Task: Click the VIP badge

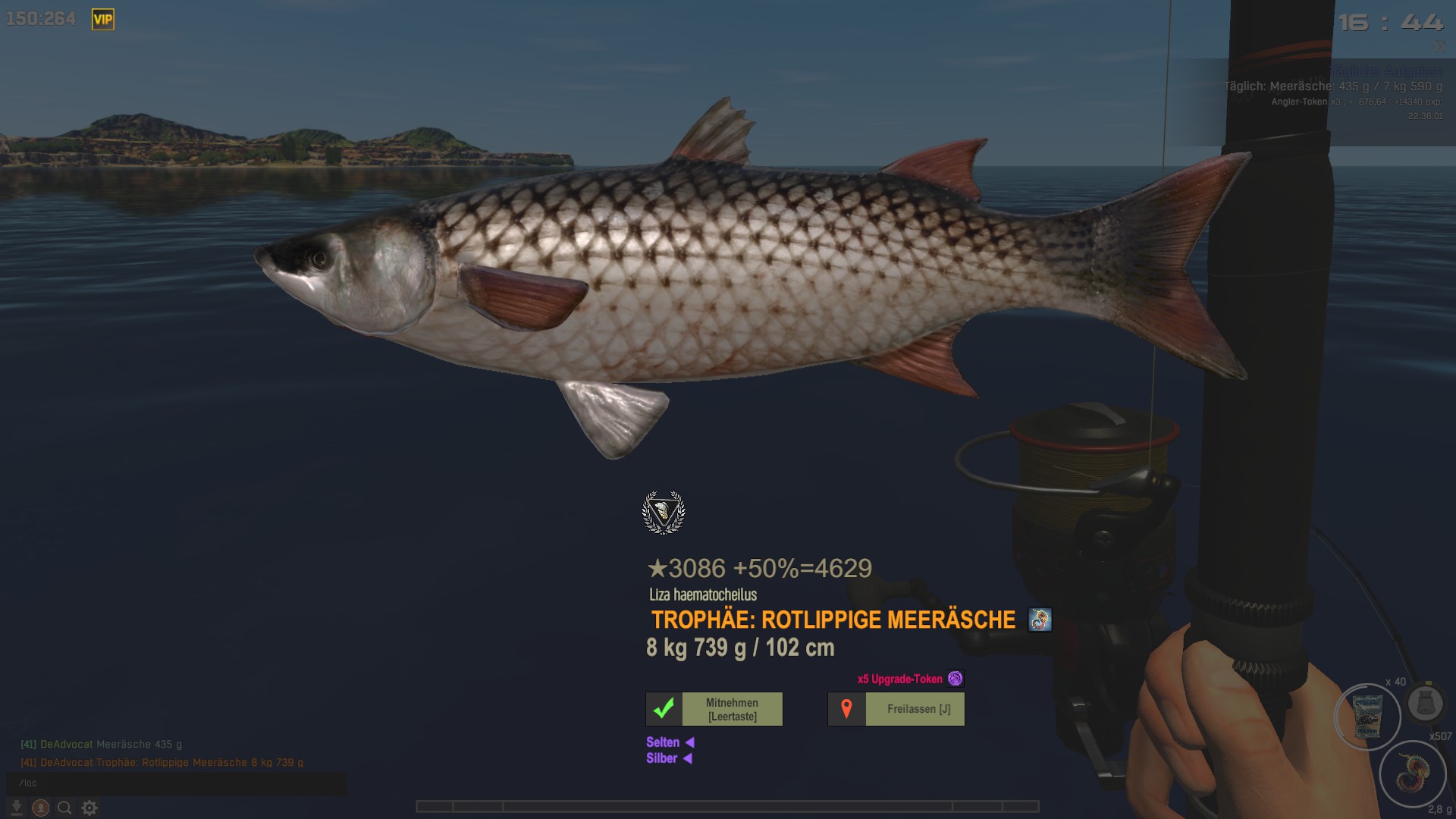Action: tap(103, 20)
